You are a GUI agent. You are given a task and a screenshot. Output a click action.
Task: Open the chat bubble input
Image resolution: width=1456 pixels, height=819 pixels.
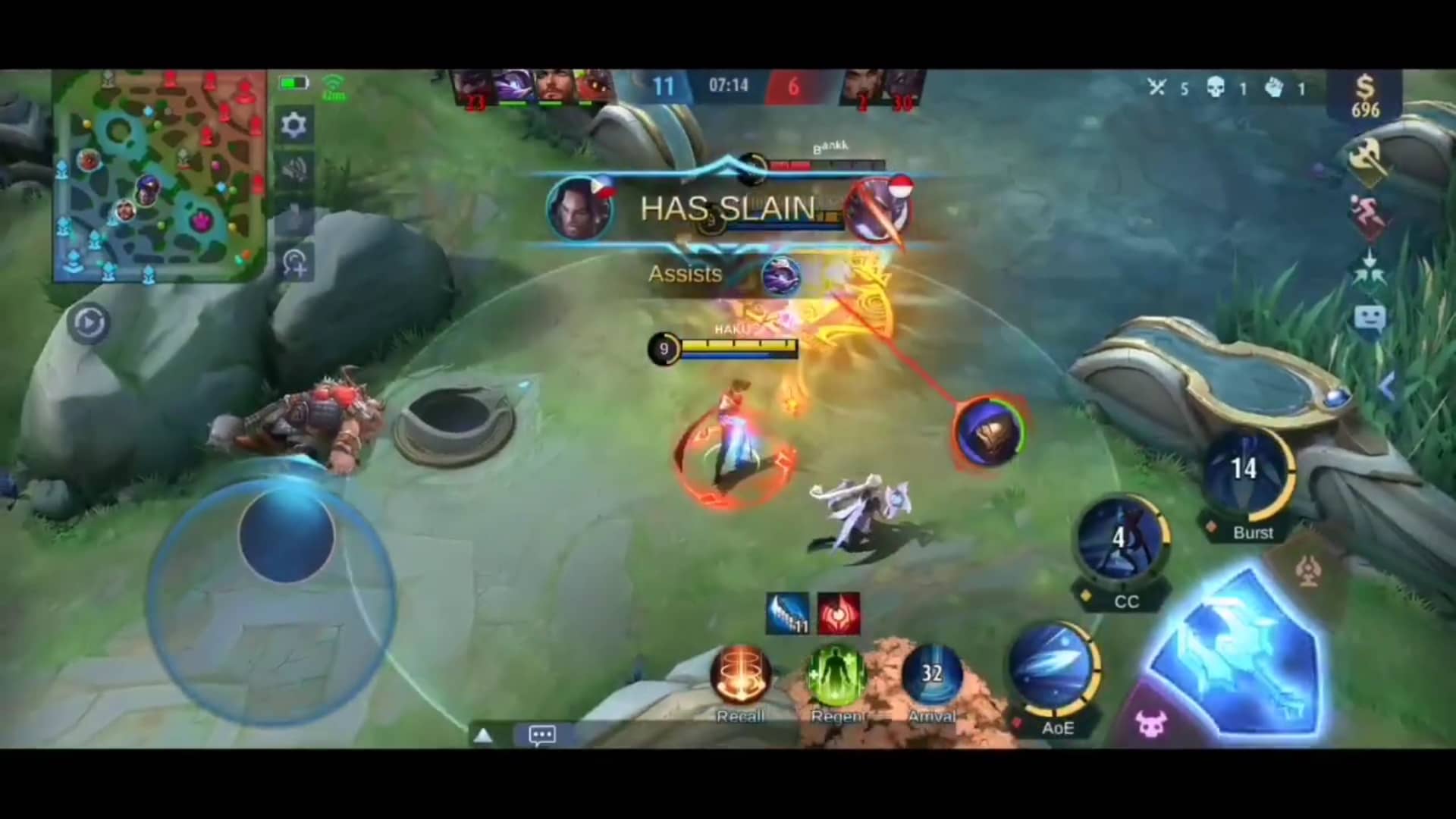click(x=541, y=735)
